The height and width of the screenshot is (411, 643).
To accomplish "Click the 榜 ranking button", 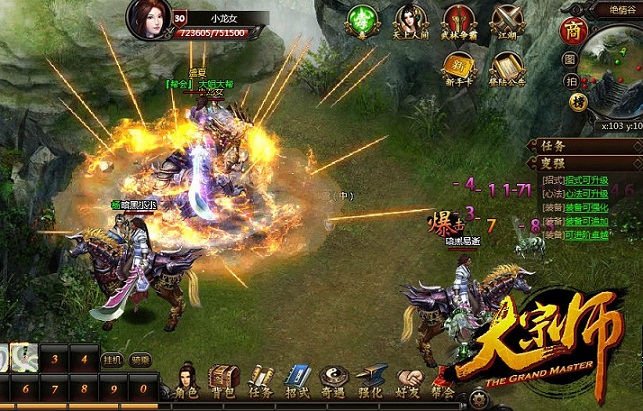I will click(x=577, y=101).
